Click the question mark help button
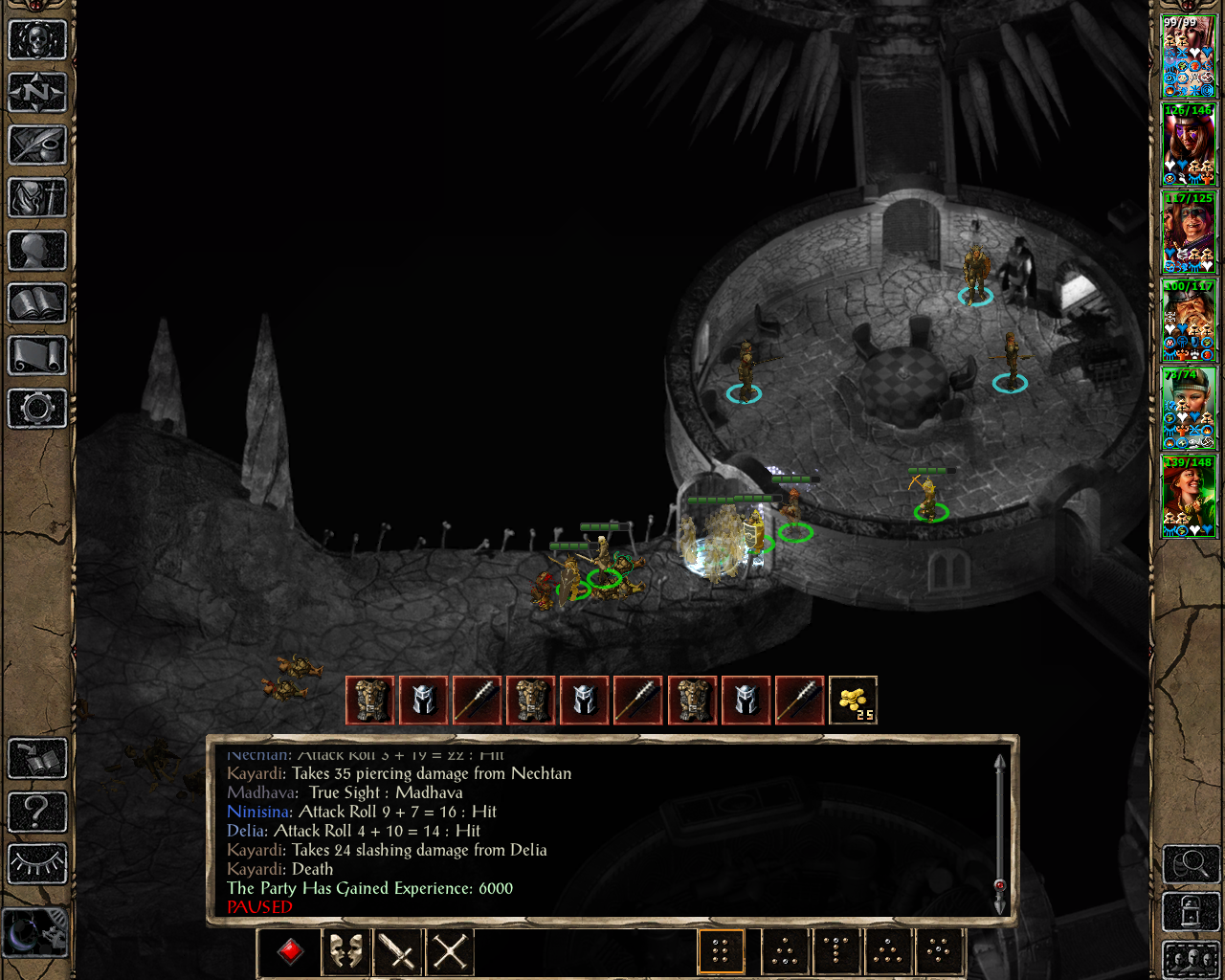The width and height of the screenshot is (1225, 980). 37,812
